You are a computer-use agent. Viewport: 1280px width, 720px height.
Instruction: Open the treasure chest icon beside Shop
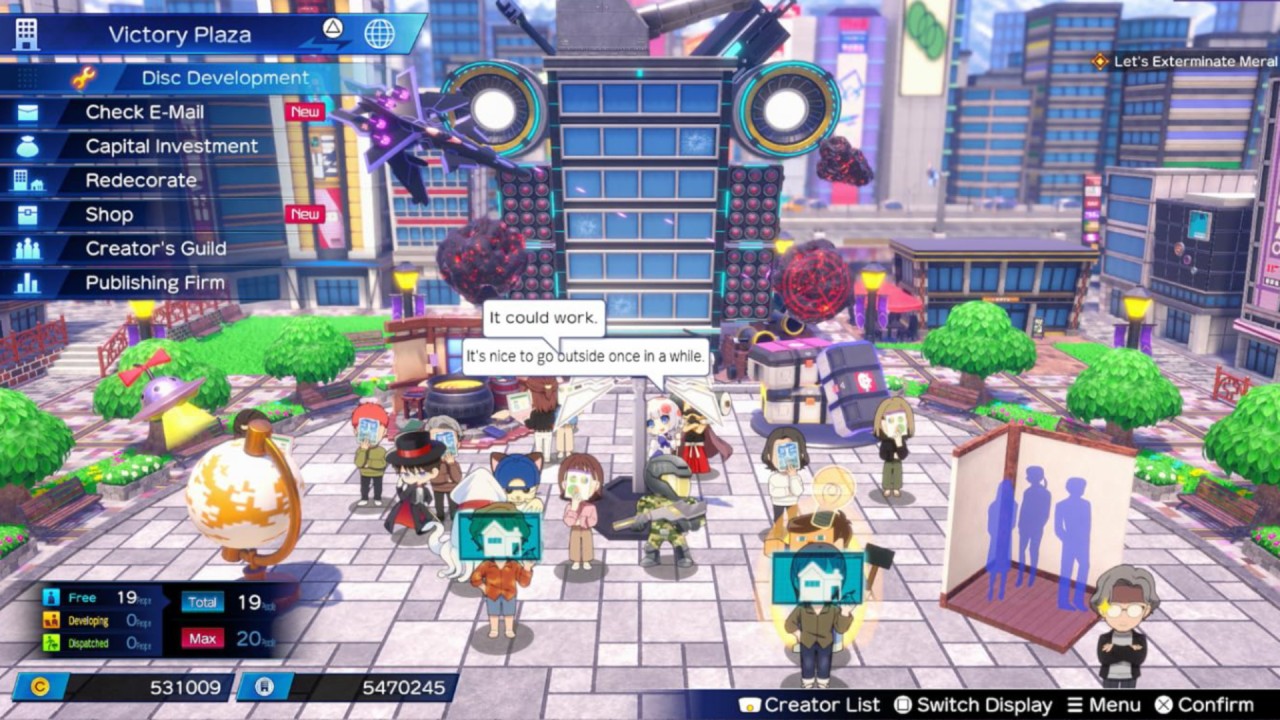click(26, 214)
